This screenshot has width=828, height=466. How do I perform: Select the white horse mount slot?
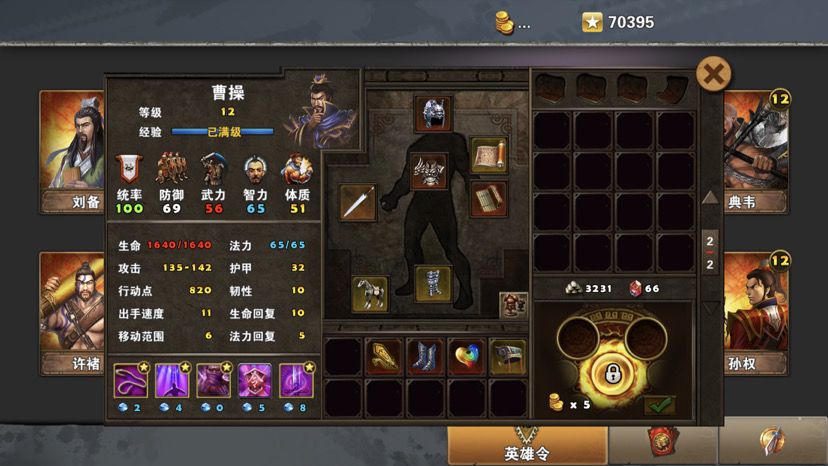(x=370, y=293)
